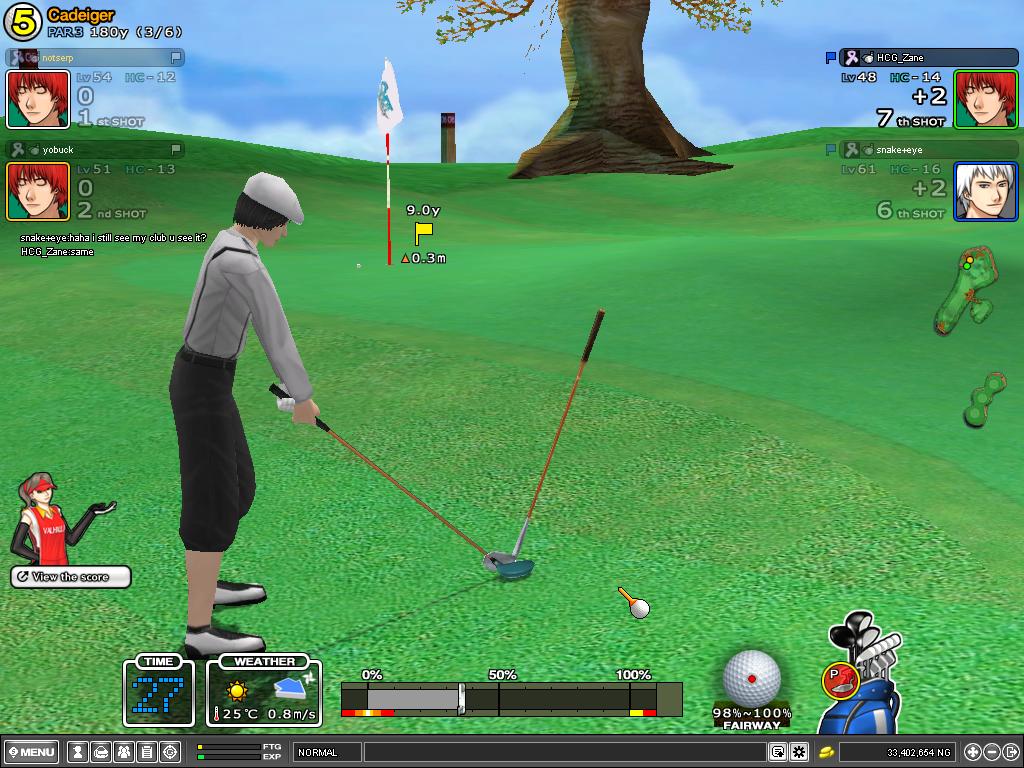Click the single-person profile icon

[76, 752]
